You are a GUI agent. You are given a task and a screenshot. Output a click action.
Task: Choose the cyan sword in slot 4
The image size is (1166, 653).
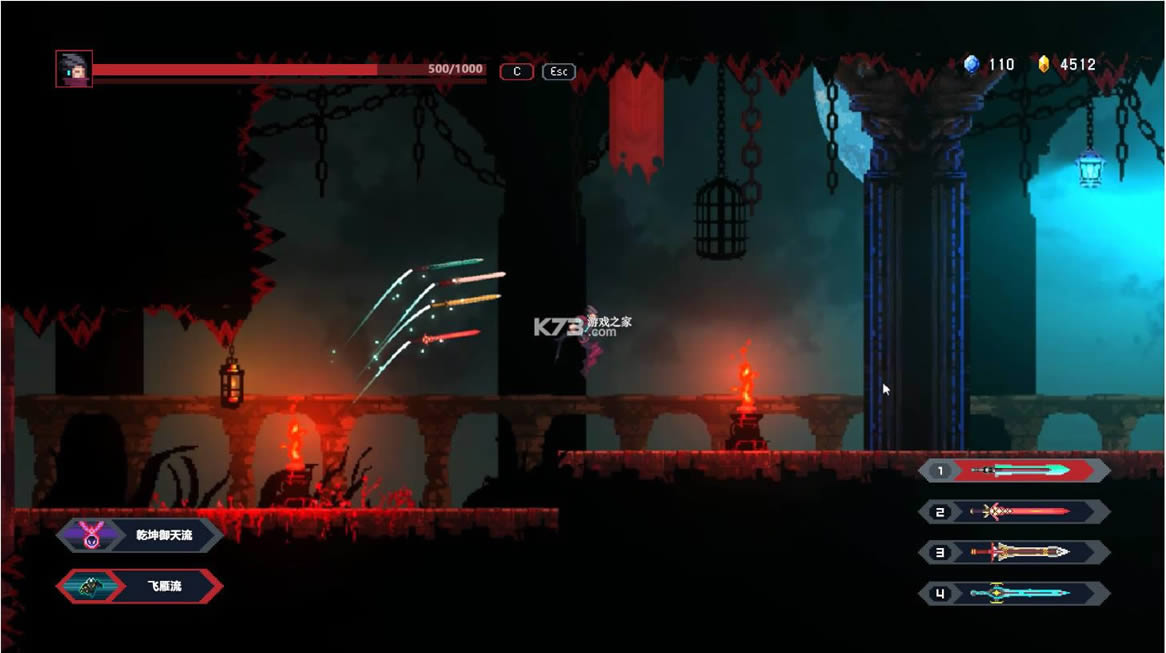pos(1015,593)
